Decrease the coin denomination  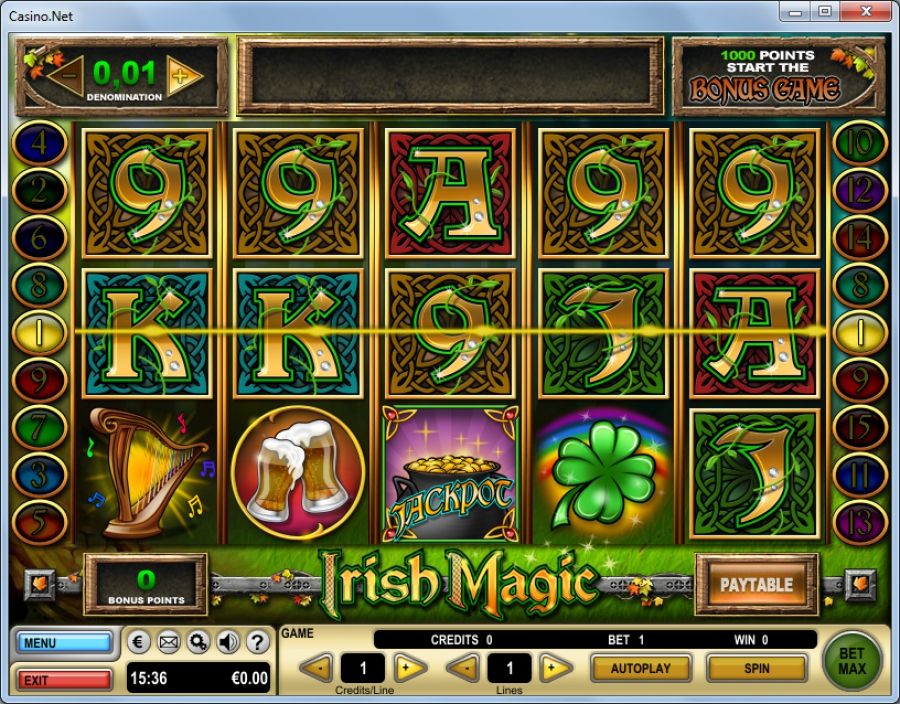tap(68, 76)
